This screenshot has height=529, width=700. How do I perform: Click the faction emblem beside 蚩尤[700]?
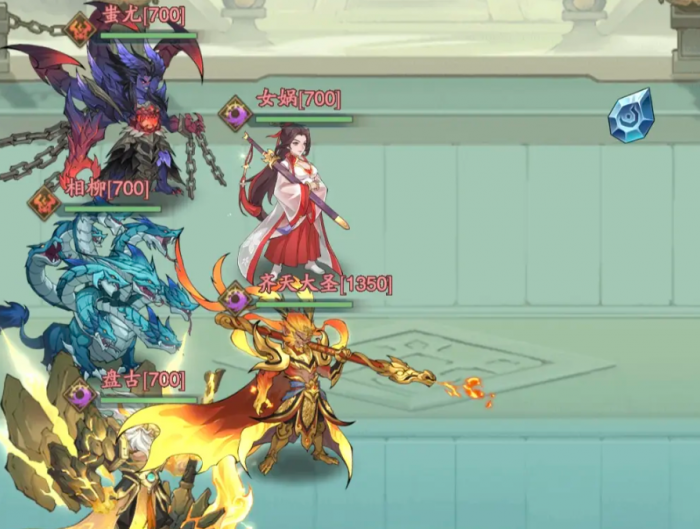click(80, 28)
